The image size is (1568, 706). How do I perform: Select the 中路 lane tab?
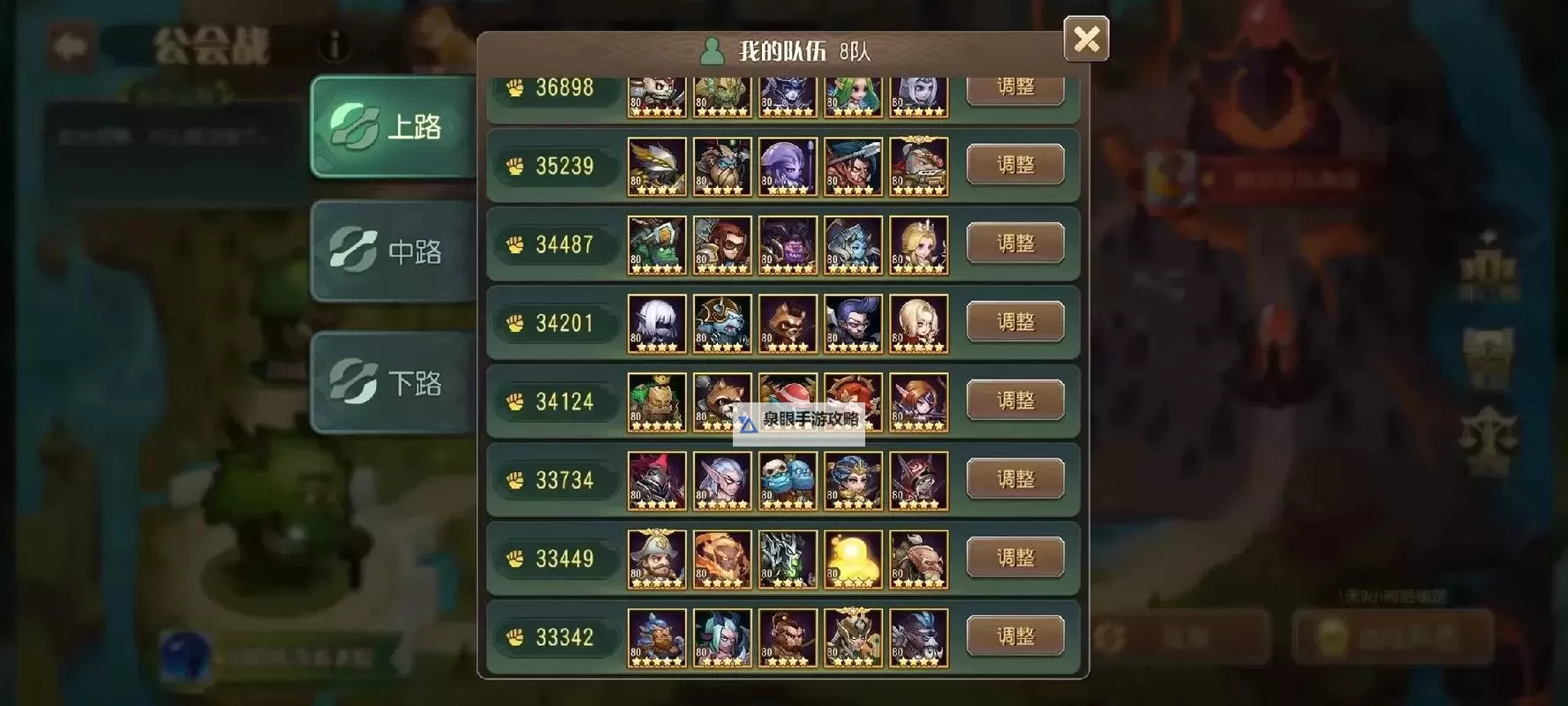[394, 252]
